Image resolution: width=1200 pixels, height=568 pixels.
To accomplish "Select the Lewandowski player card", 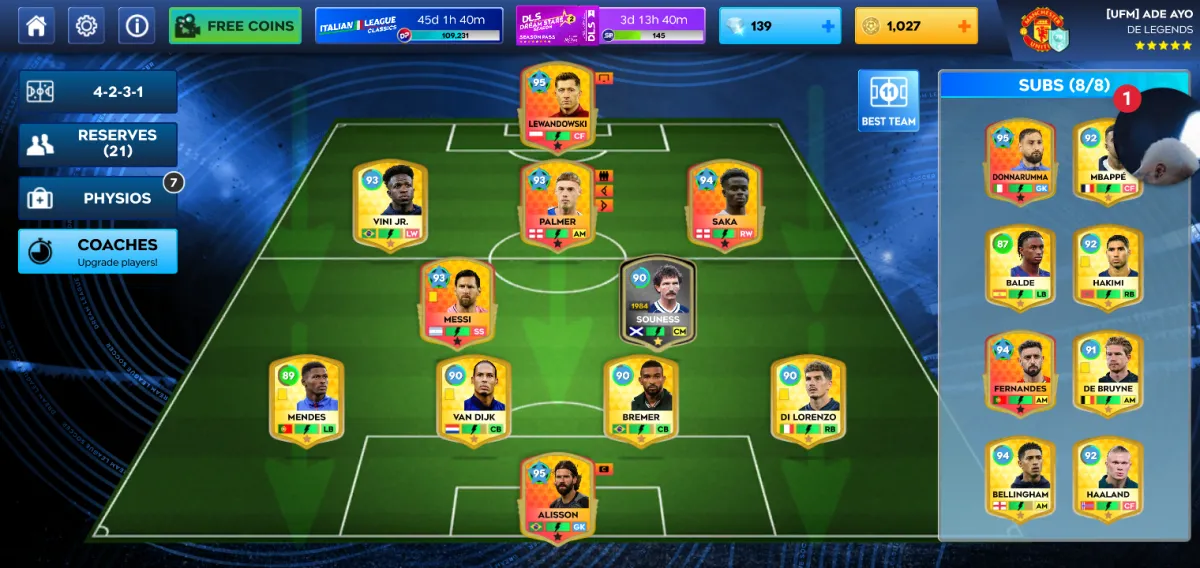I will (557, 107).
